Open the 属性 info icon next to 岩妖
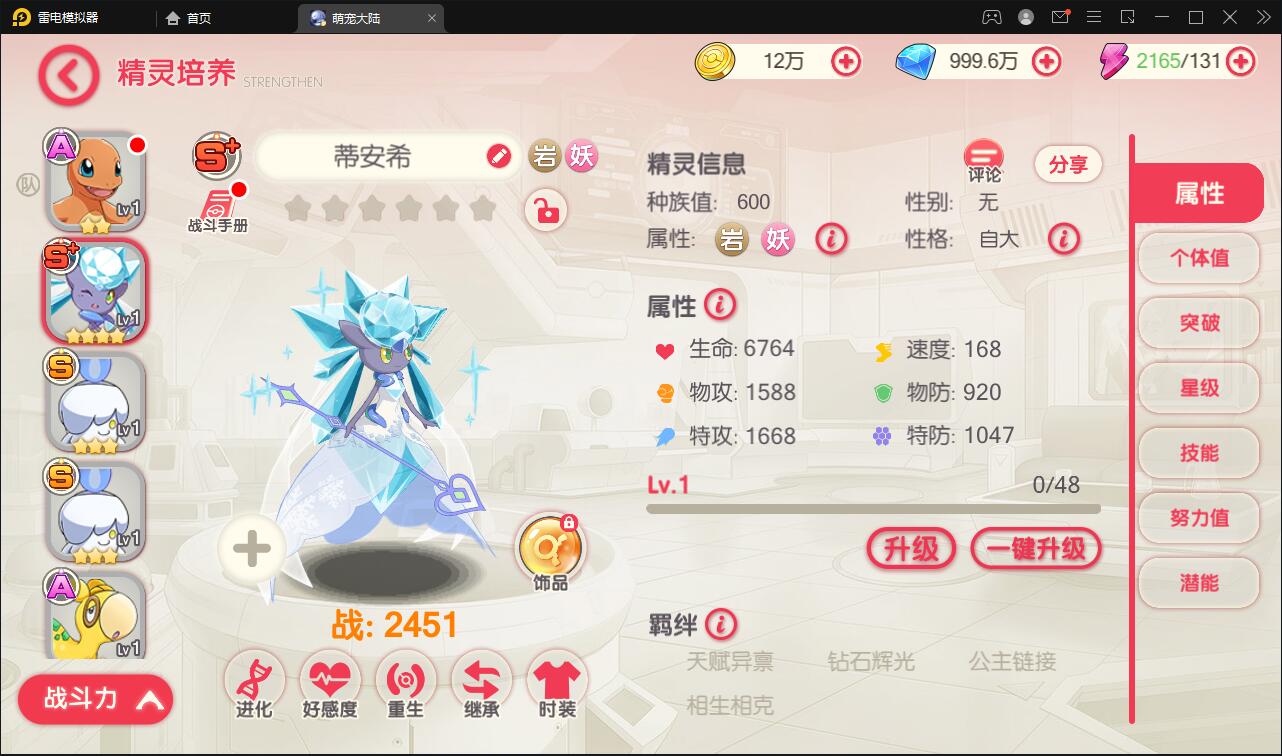 (x=831, y=240)
